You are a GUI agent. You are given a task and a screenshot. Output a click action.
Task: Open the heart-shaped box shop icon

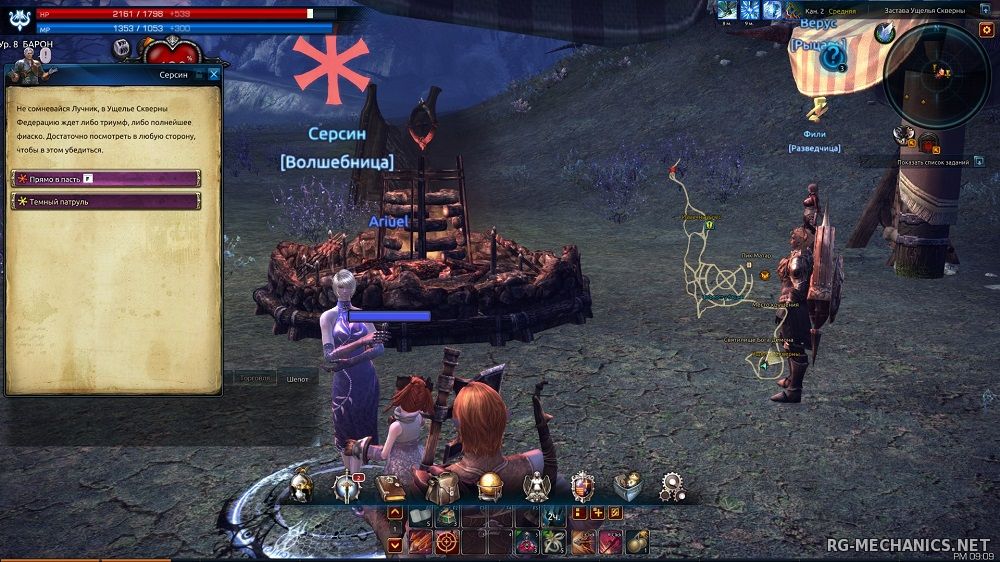click(x=627, y=487)
